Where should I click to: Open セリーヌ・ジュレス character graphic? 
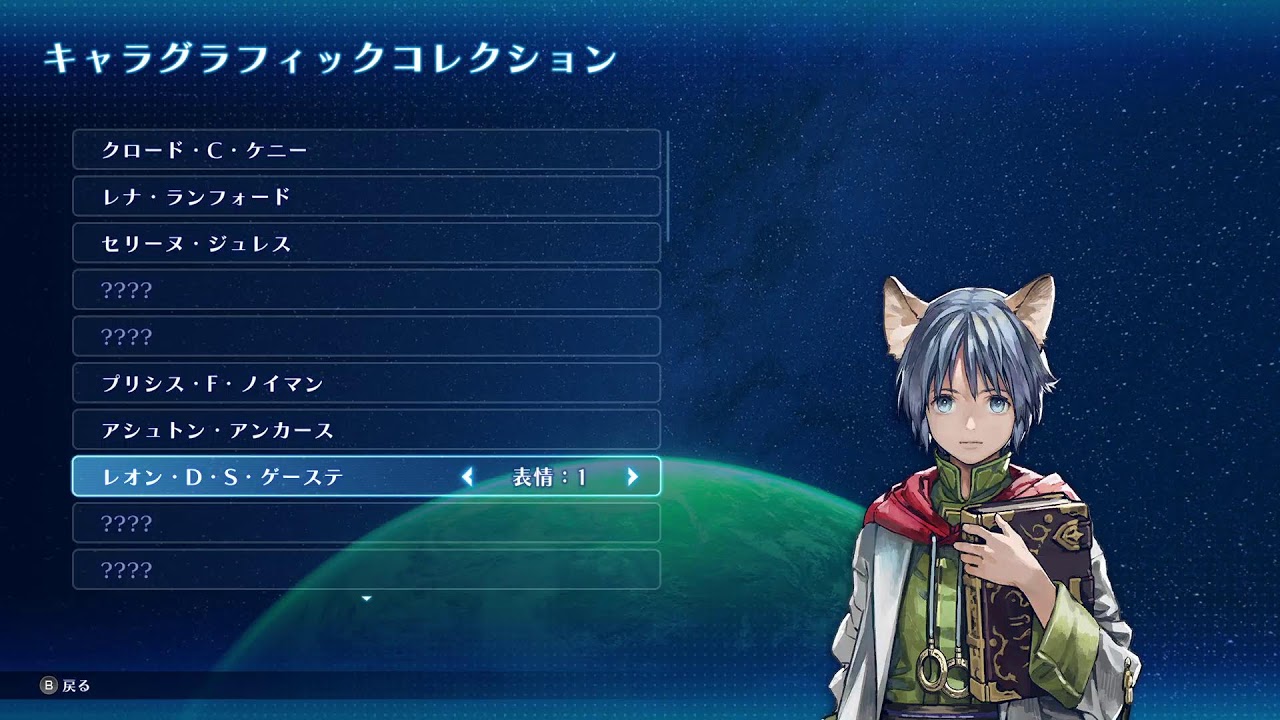click(x=366, y=243)
